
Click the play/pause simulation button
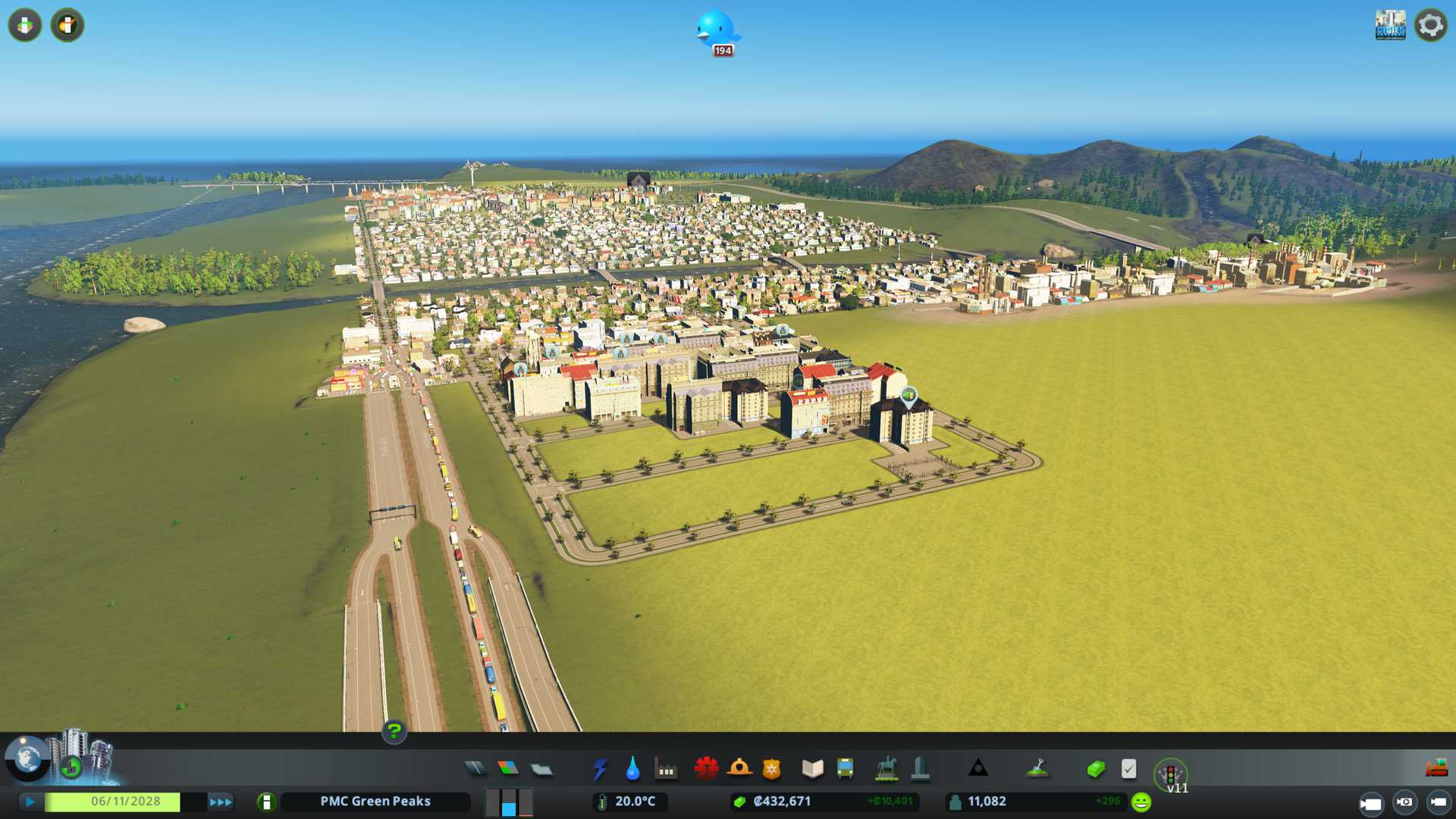(x=30, y=802)
